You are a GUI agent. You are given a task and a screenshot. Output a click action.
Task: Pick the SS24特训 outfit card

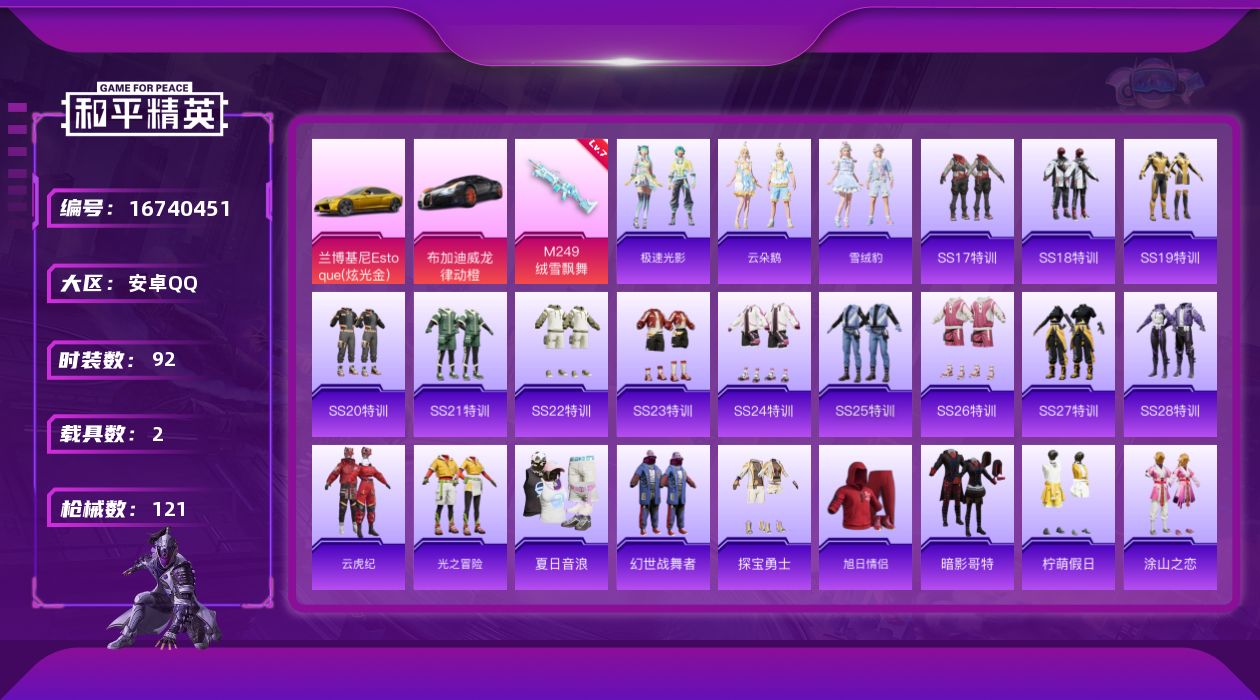(764, 364)
